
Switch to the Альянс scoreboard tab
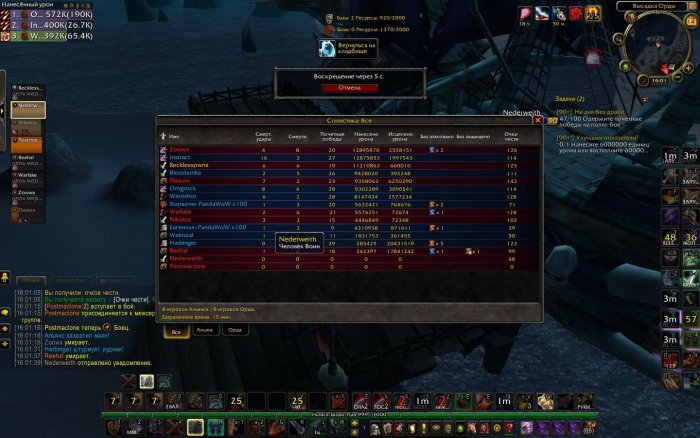pos(203,330)
